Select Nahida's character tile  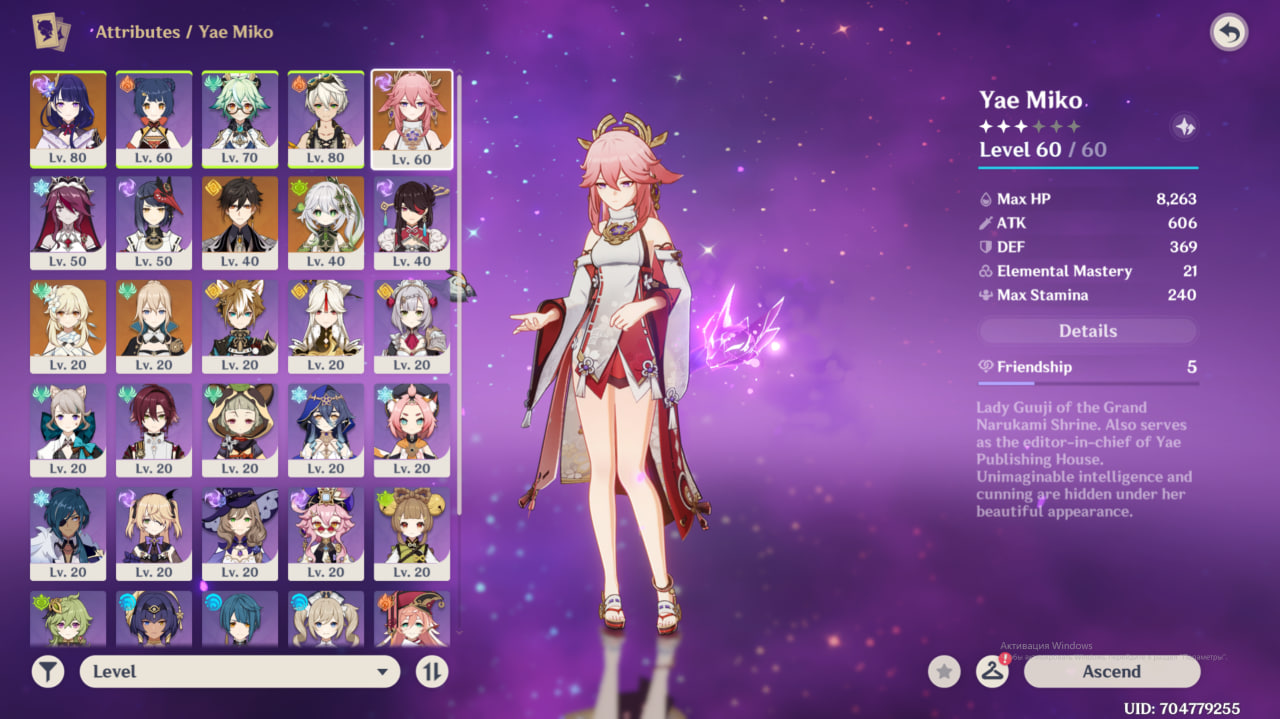pos(326,222)
